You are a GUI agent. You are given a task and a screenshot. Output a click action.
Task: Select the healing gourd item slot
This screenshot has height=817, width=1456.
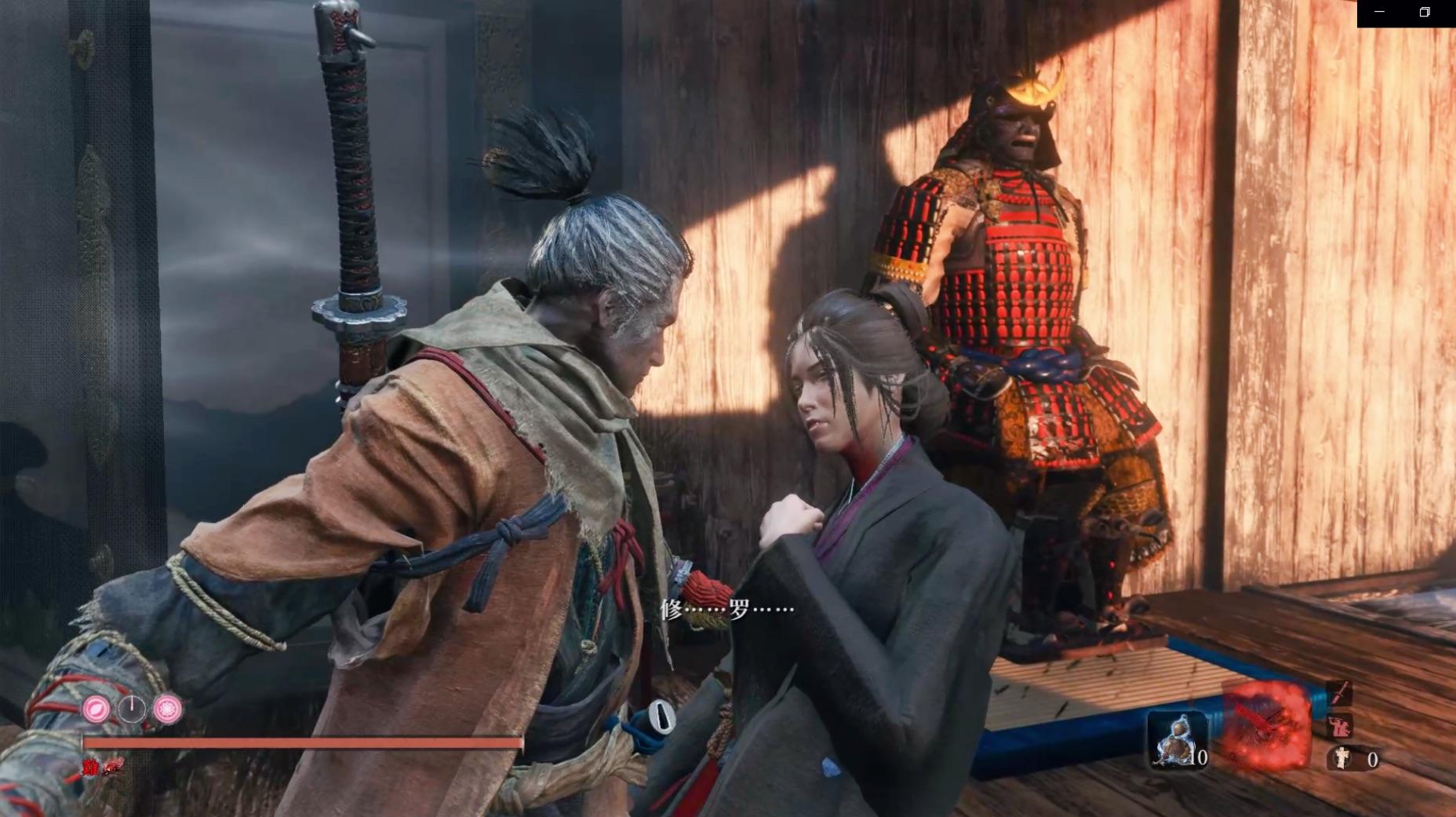tap(1176, 739)
